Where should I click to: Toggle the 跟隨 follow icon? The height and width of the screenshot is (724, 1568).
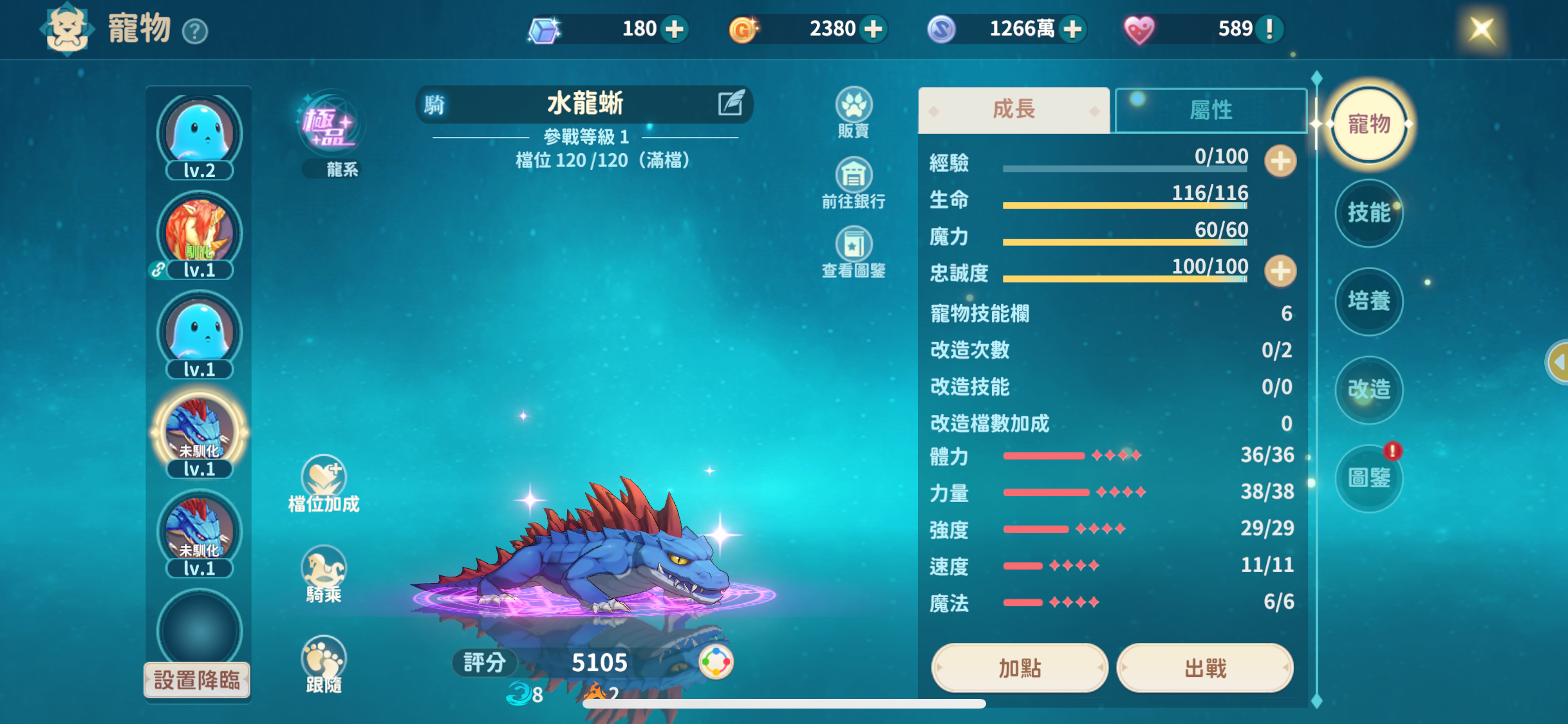click(324, 659)
